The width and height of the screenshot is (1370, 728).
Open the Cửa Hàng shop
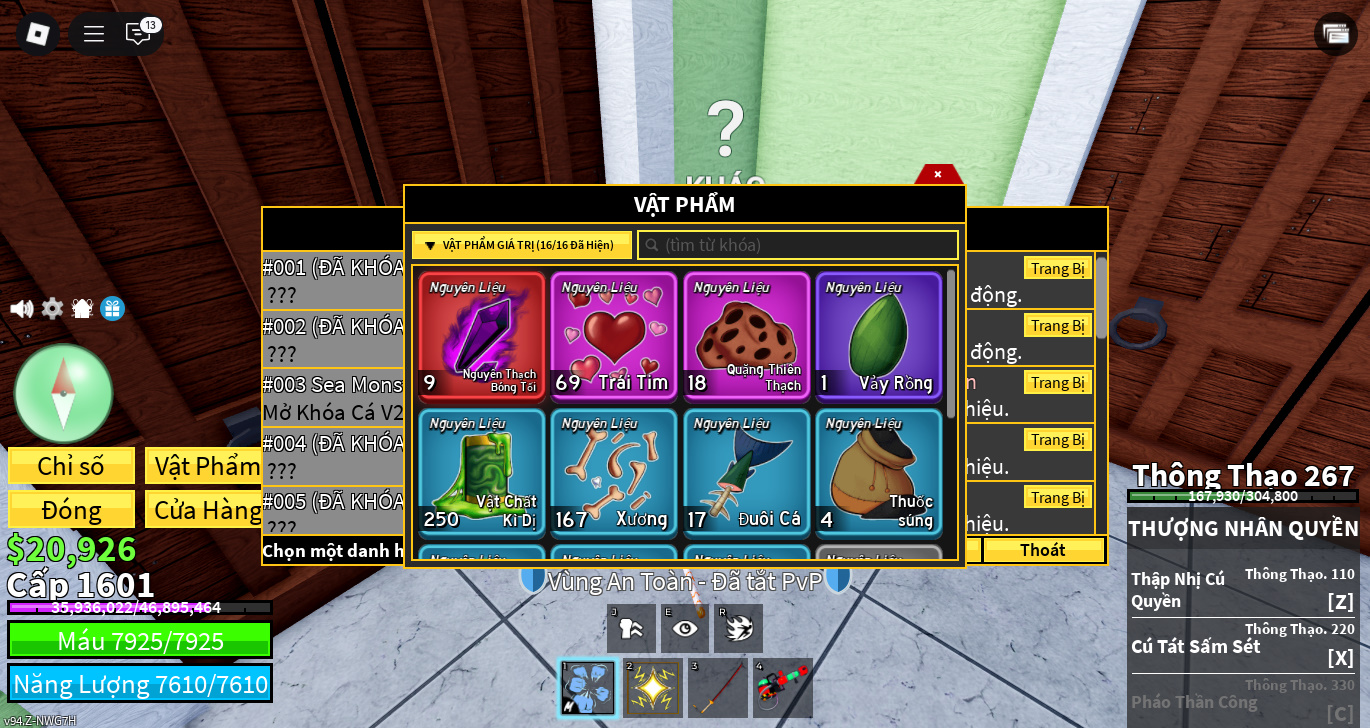tap(204, 509)
